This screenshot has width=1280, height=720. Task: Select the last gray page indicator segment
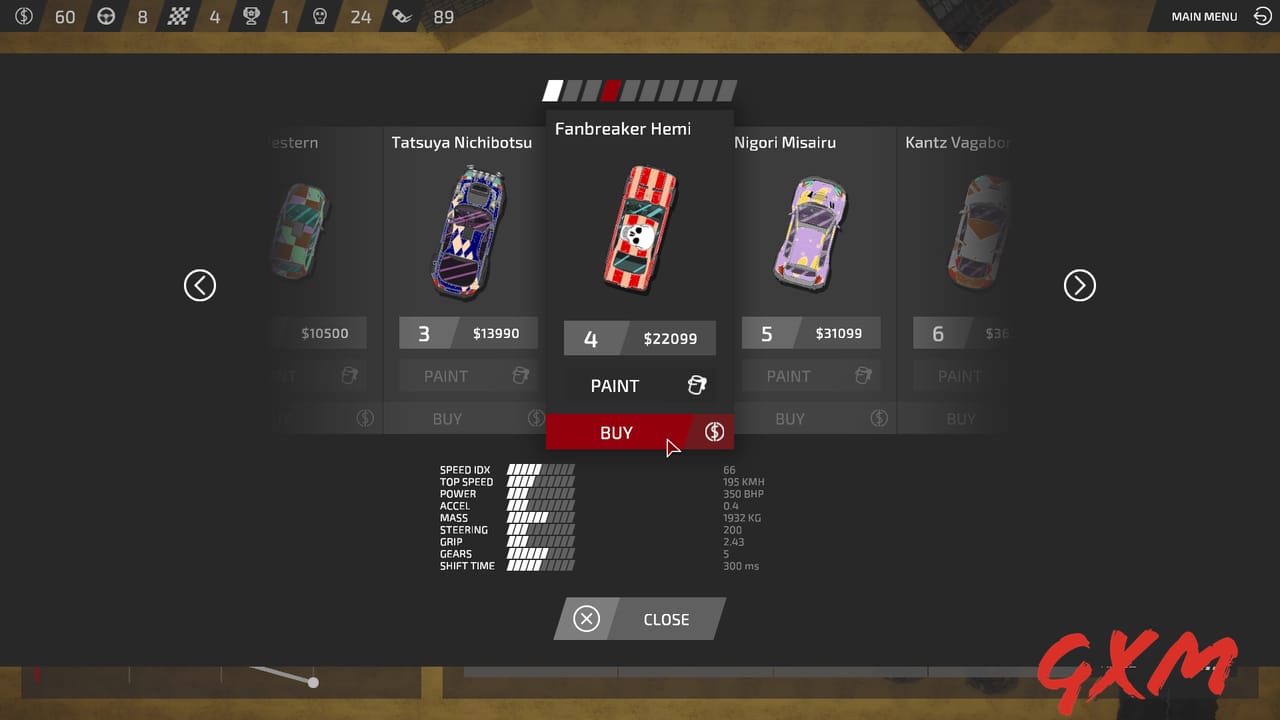pyautogui.click(x=729, y=90)
